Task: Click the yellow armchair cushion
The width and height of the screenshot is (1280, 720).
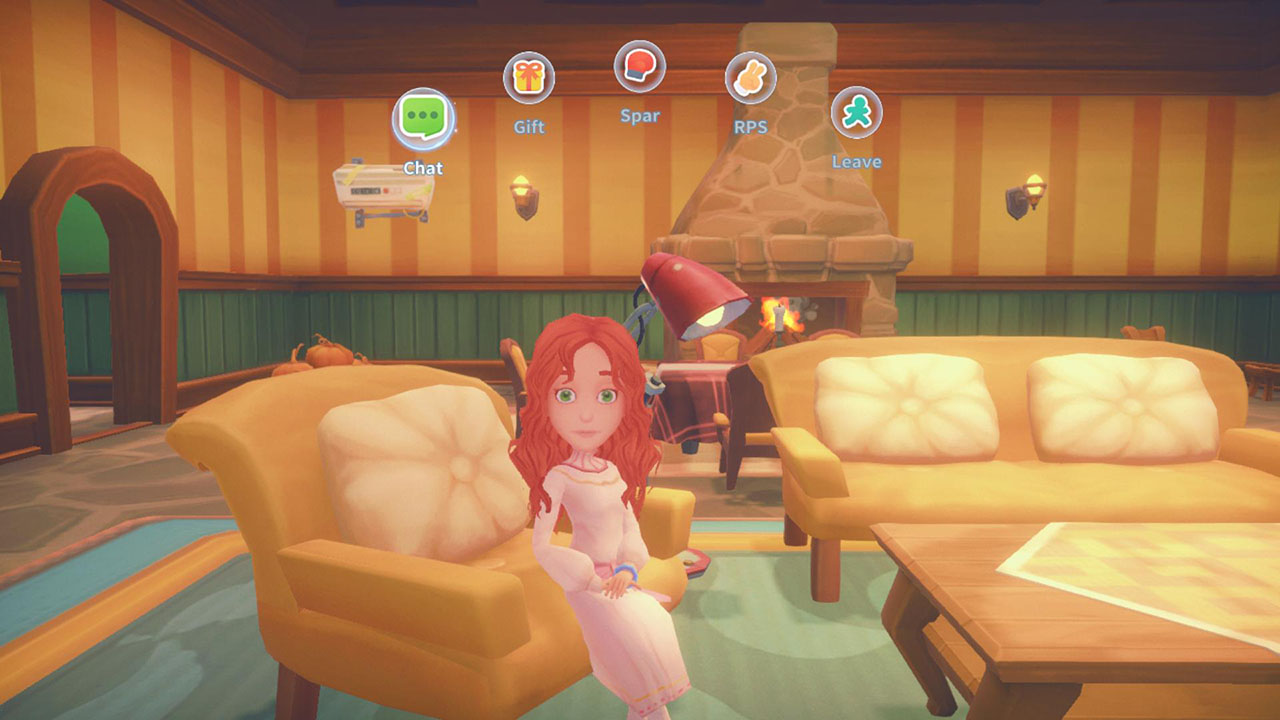Action: click(x=420, y=470)
